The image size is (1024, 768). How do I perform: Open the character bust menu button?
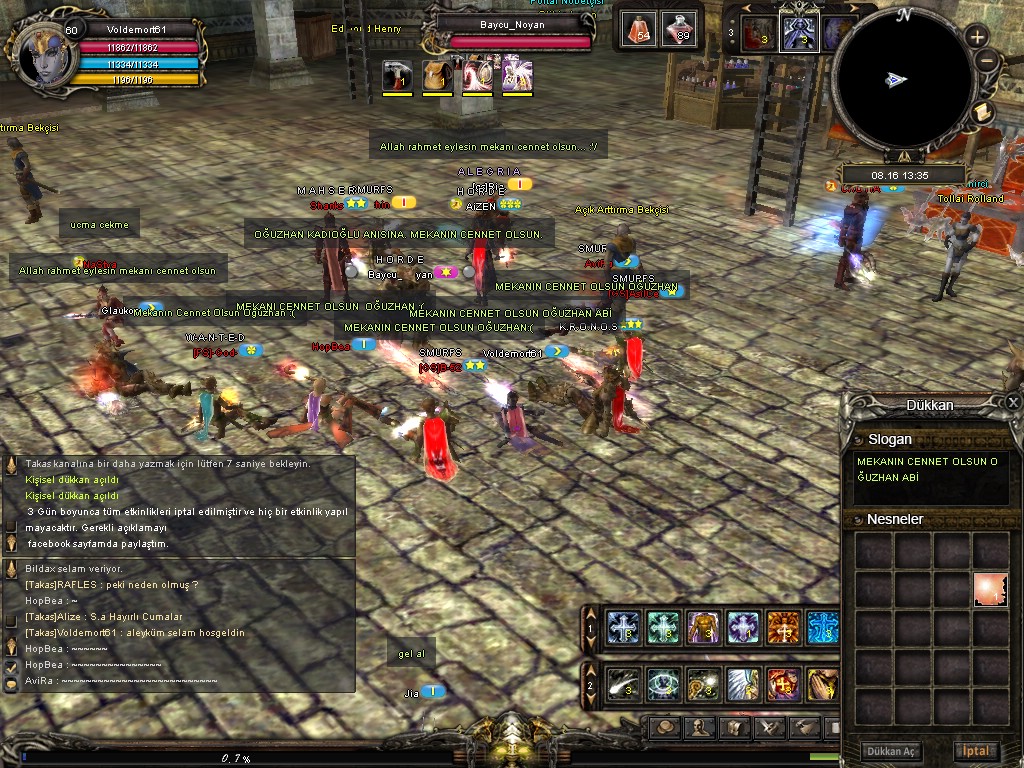700,727
